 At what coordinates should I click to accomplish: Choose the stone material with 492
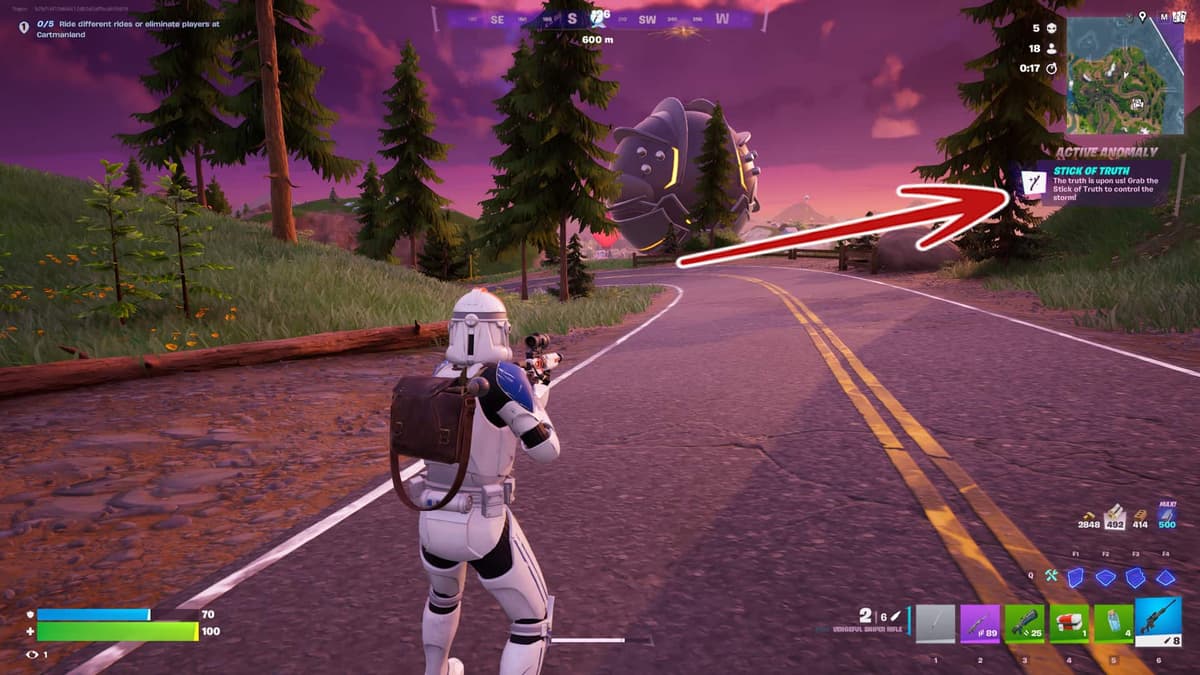[x=1114, y=517]
